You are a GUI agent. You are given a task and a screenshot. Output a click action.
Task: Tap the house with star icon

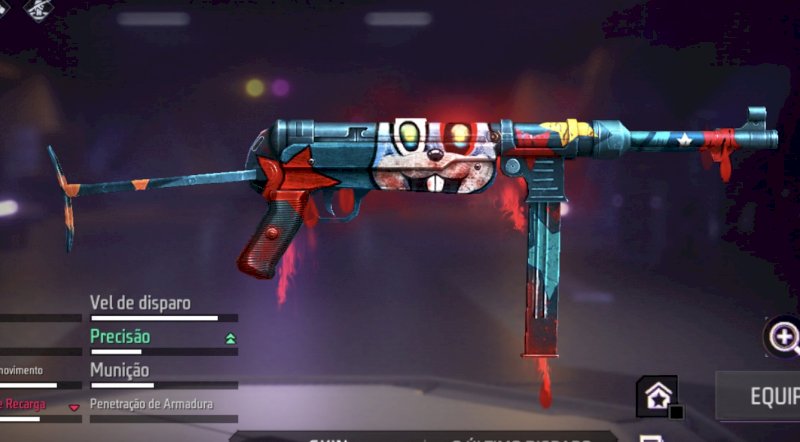click(656, 397)
